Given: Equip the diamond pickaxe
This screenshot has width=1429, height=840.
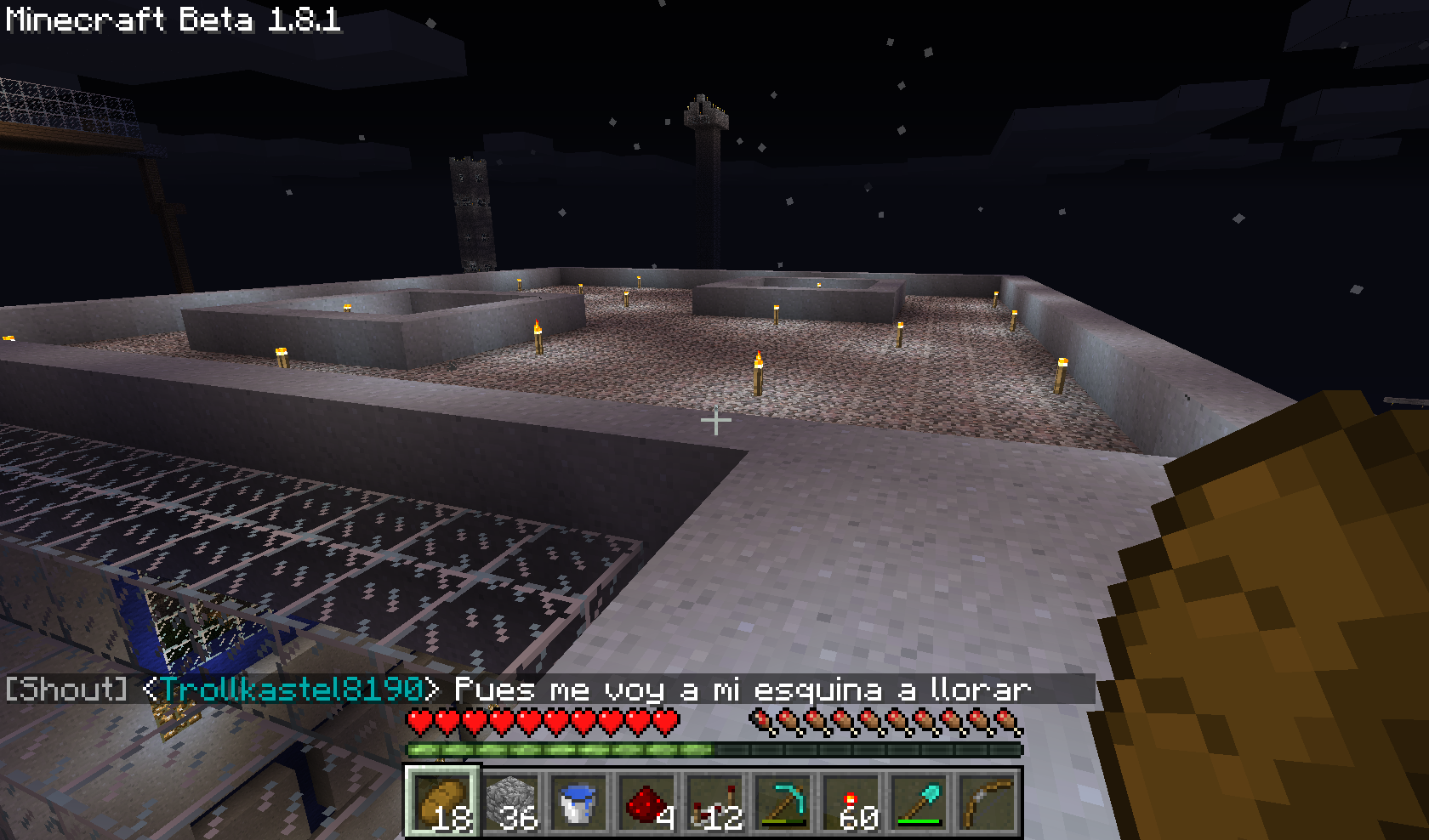Looking at the screenshot, I should pos(783,801).
